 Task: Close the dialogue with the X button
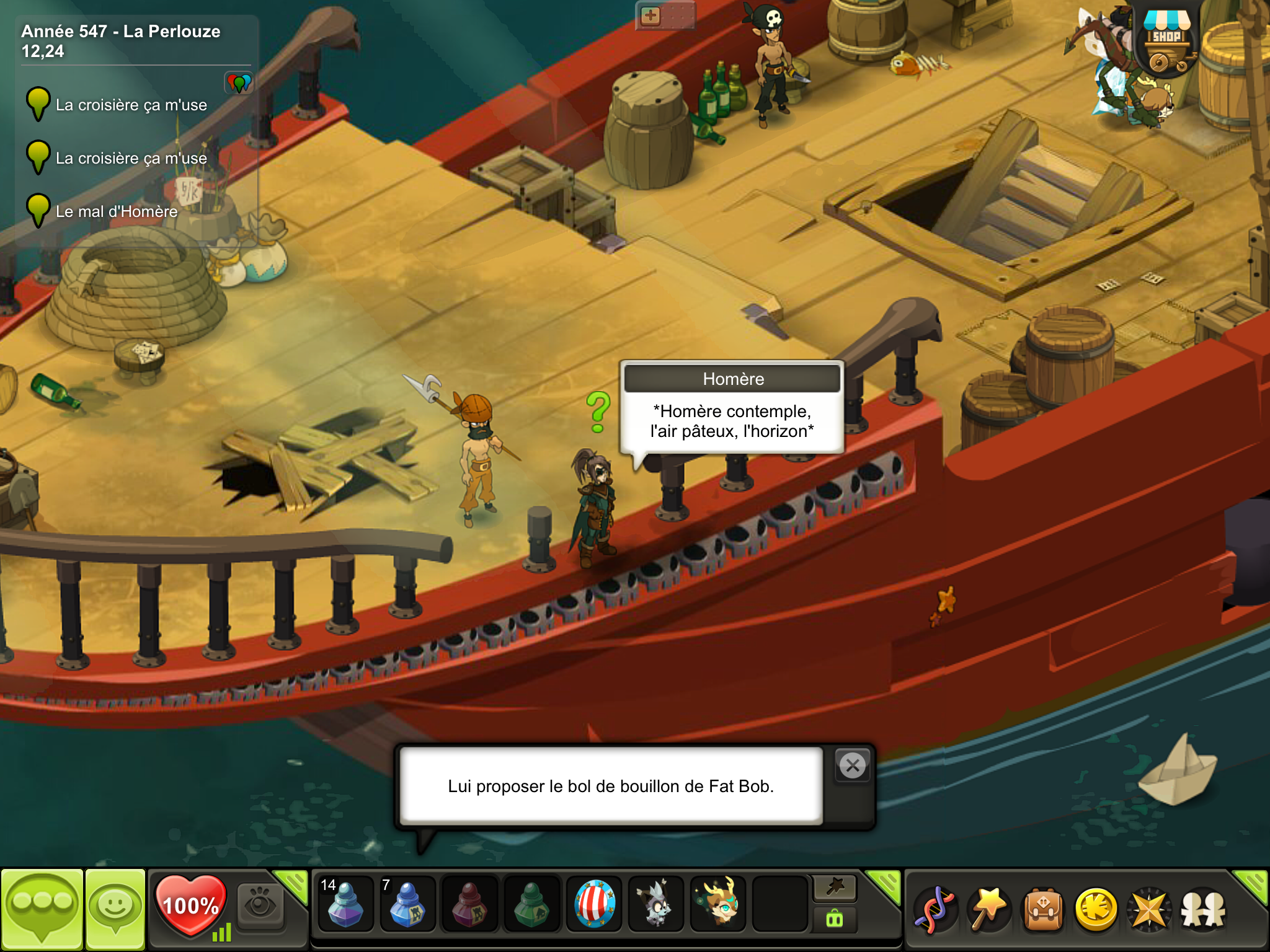(x=853, y=766)
